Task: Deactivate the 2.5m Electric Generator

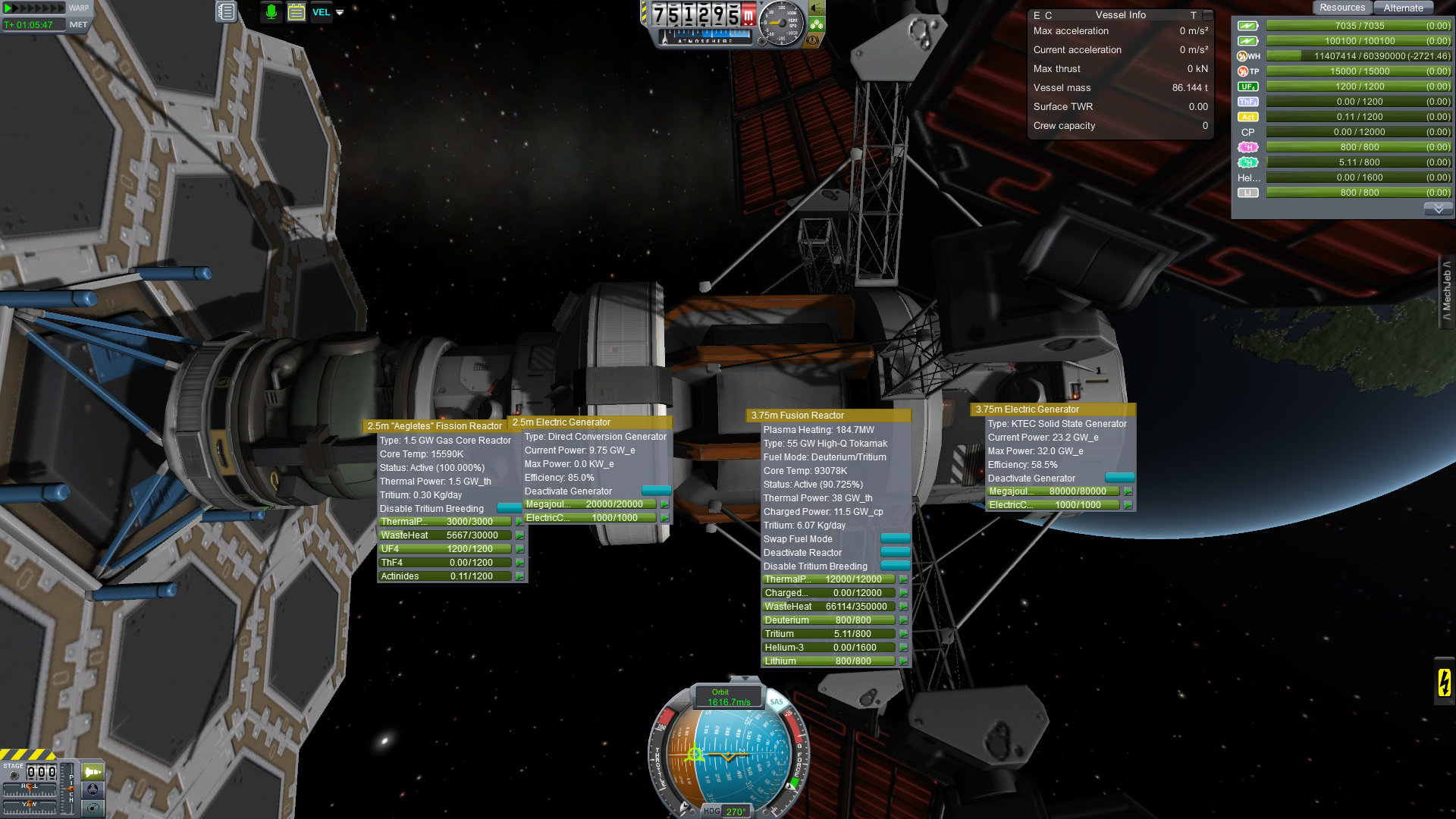Action: tap(656, 491)
